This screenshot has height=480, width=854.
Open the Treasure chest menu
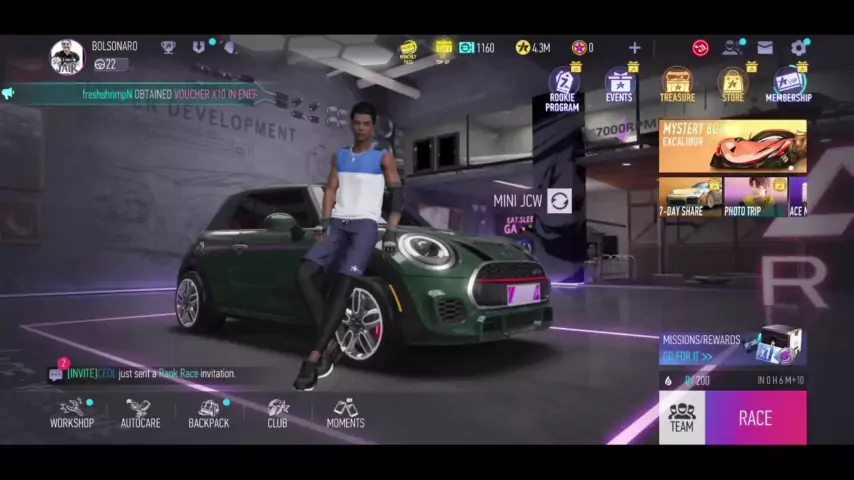[677, 86]
